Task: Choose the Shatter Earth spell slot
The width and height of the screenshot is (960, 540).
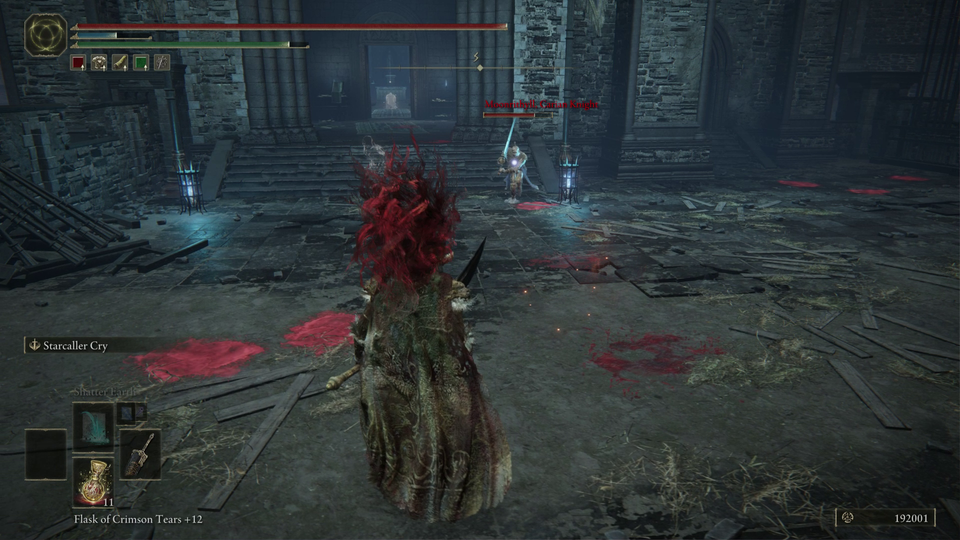Action: point(94,427)
